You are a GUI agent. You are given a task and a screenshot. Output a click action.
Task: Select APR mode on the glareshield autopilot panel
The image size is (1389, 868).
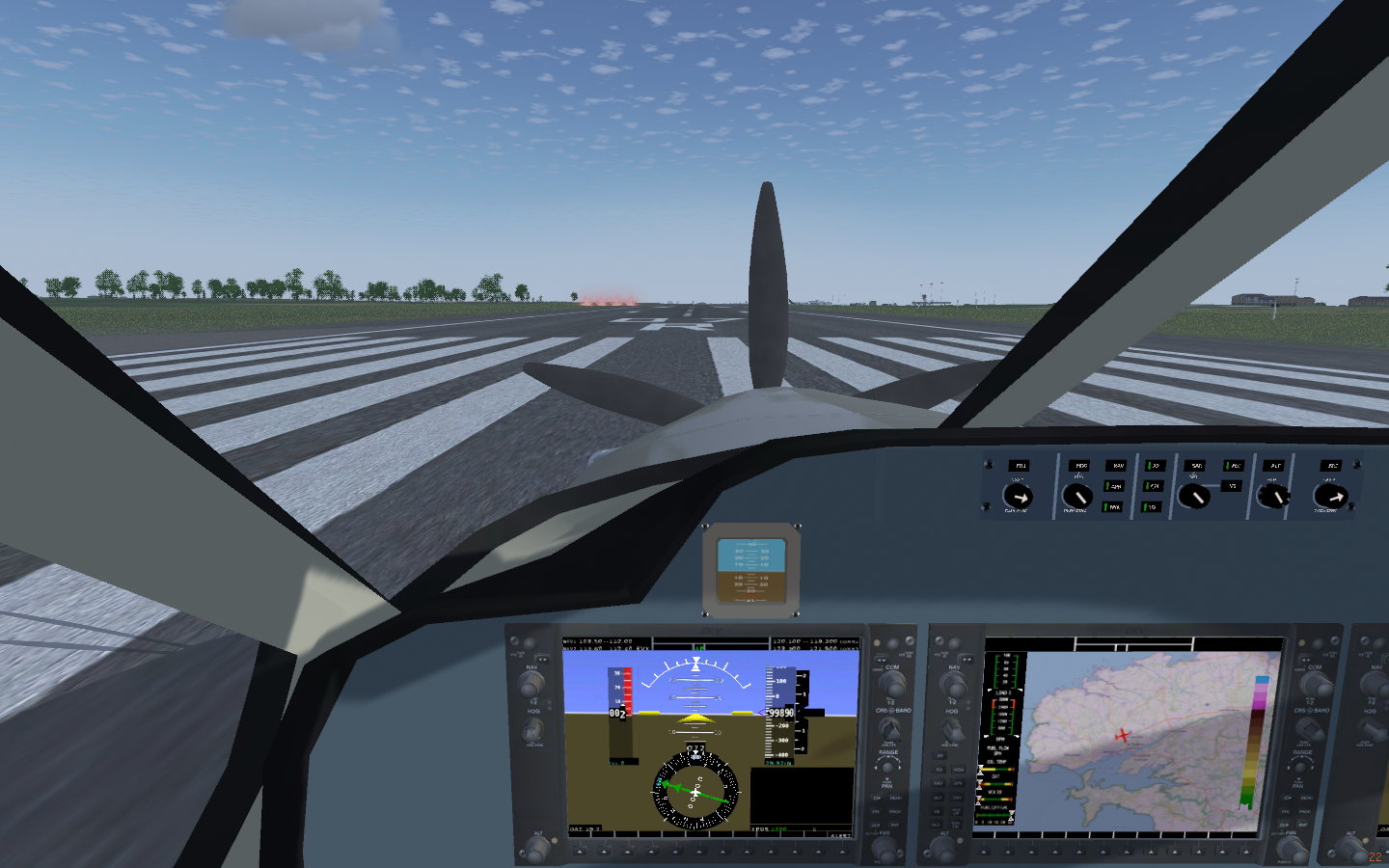(1115, 486)
